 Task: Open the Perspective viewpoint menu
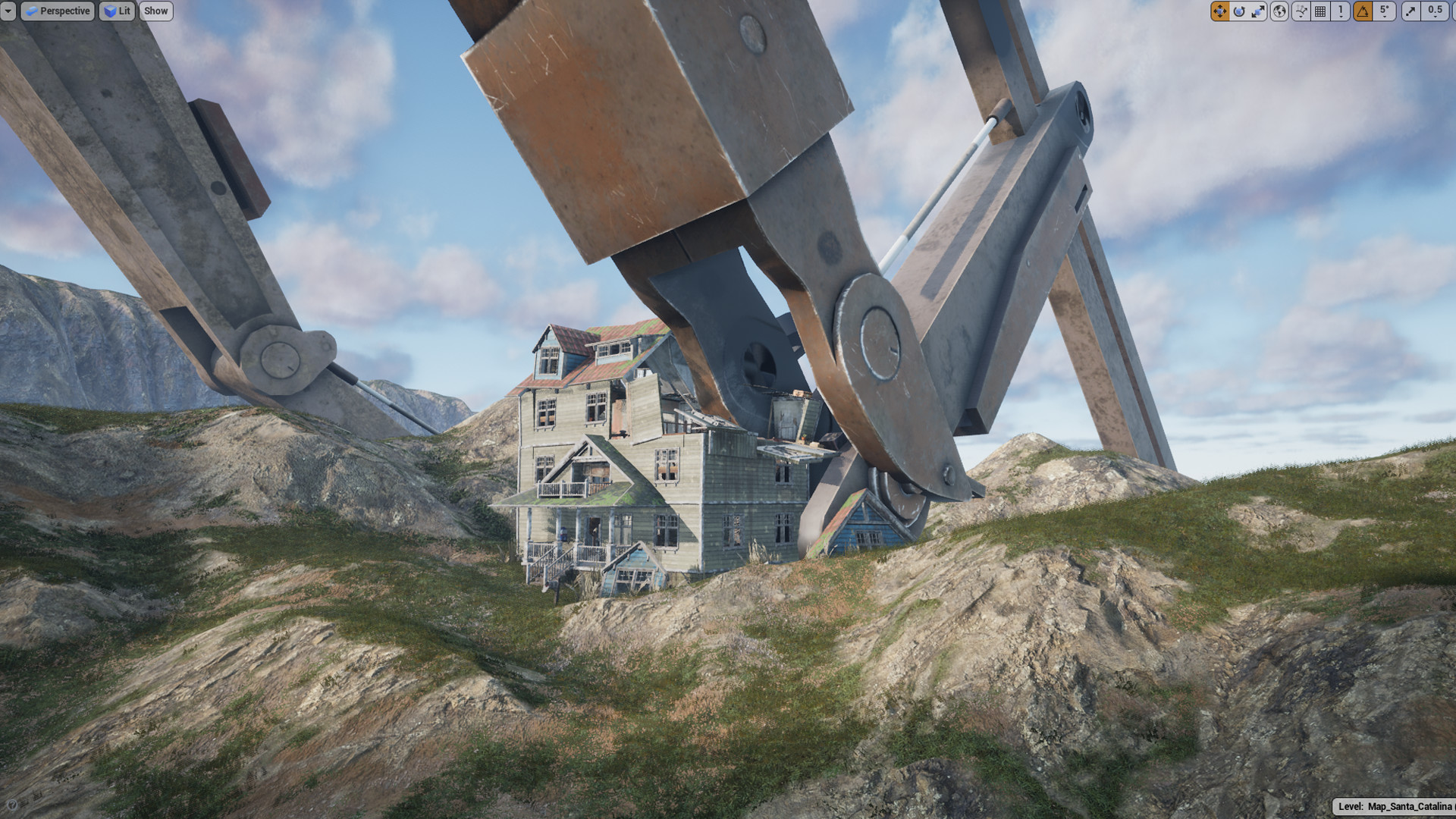(x=58, y=11)
